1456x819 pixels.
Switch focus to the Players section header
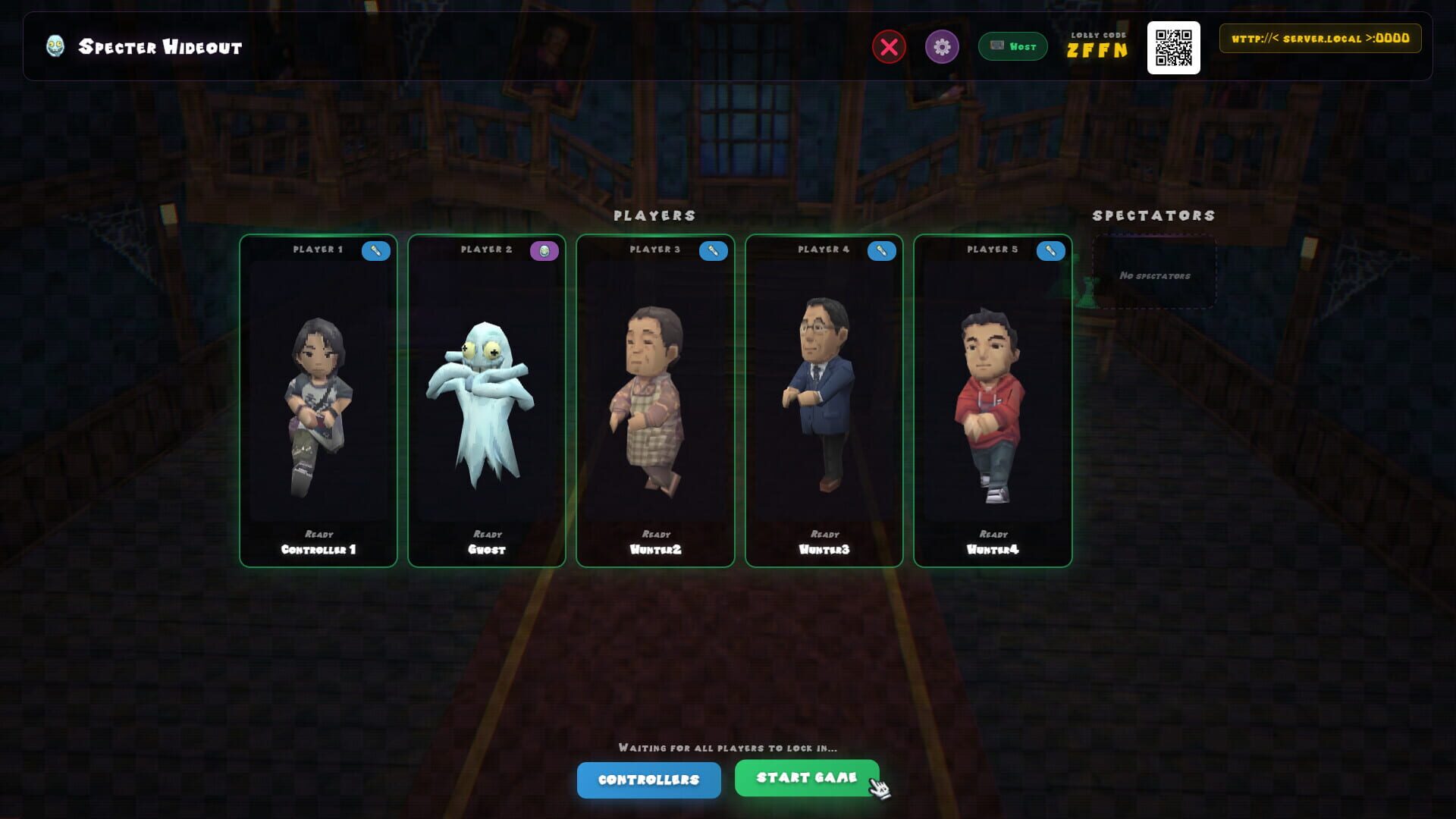[x=655, y=215]
